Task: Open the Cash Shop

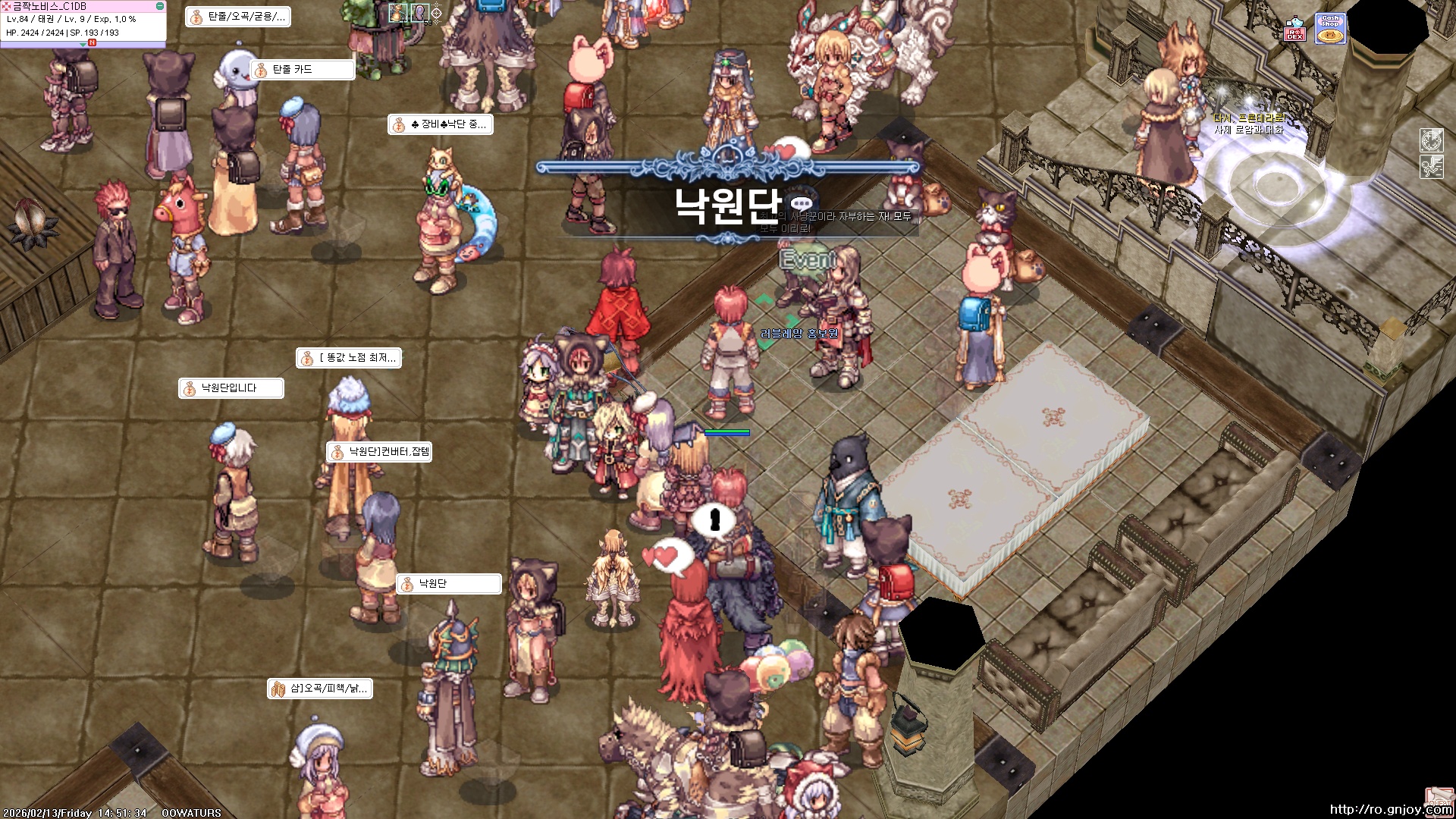Action: point(1330,28)
